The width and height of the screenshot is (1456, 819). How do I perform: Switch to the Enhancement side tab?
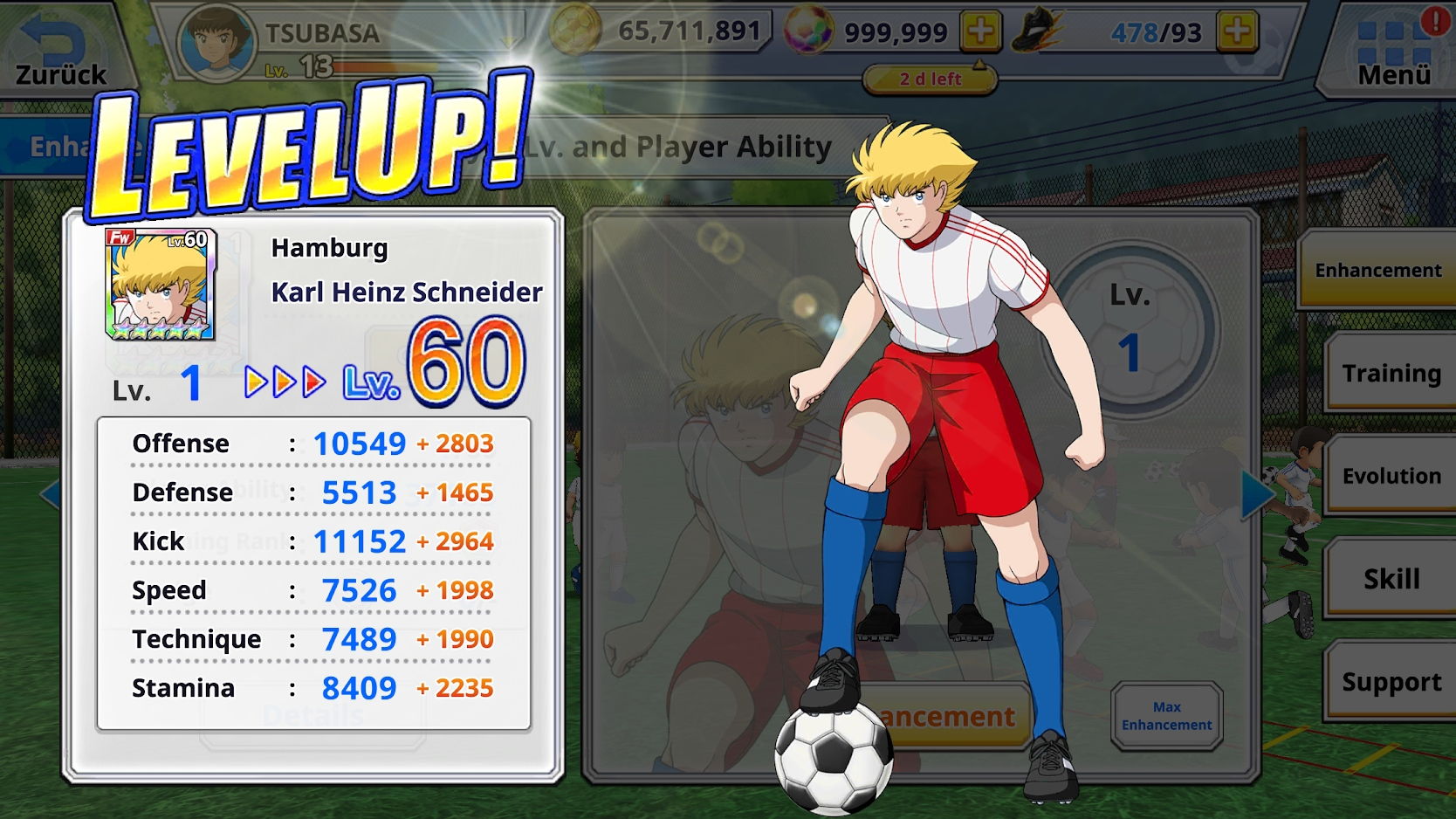coord(1377,271)
